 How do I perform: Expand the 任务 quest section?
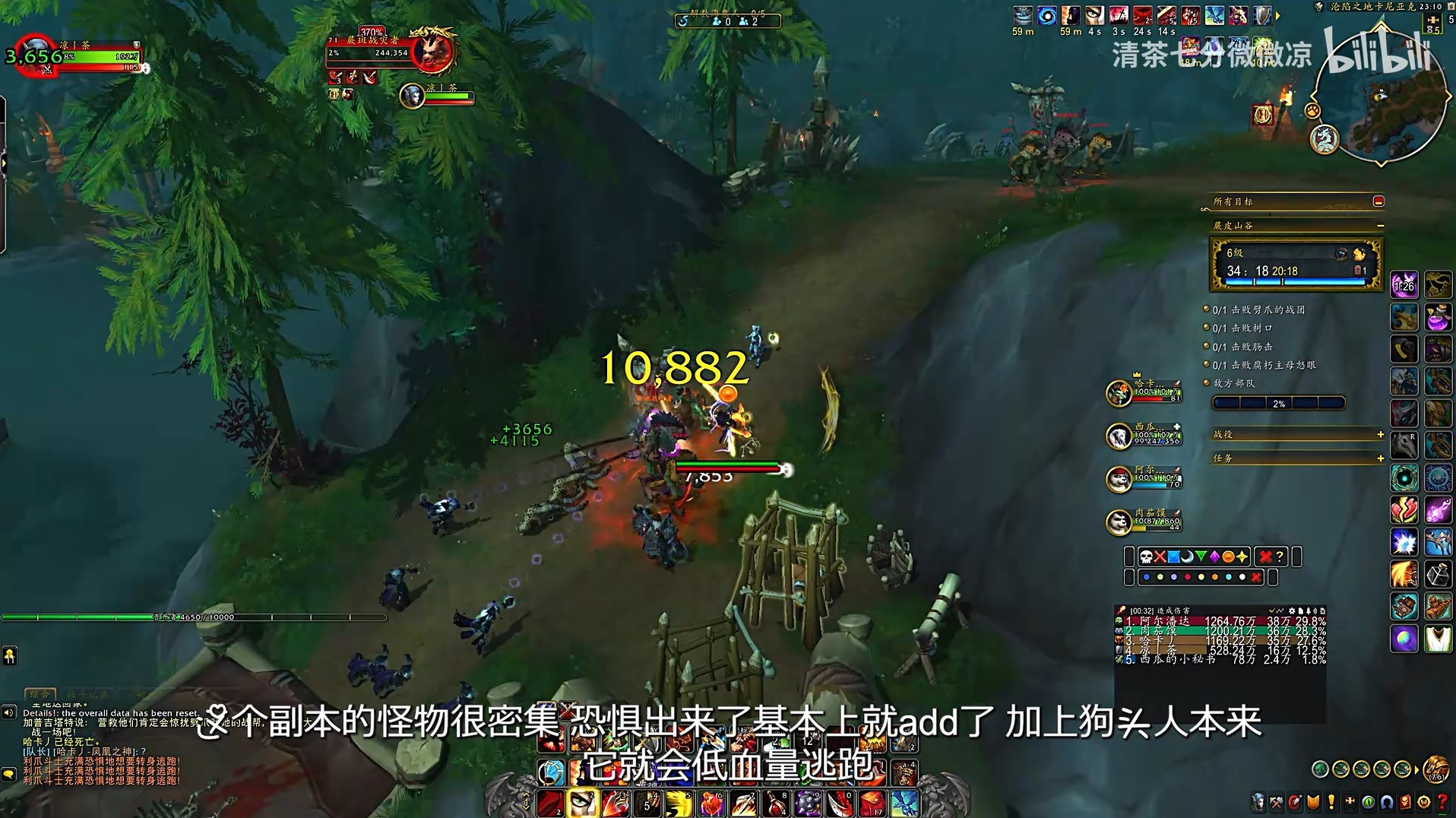(1380, 458)
